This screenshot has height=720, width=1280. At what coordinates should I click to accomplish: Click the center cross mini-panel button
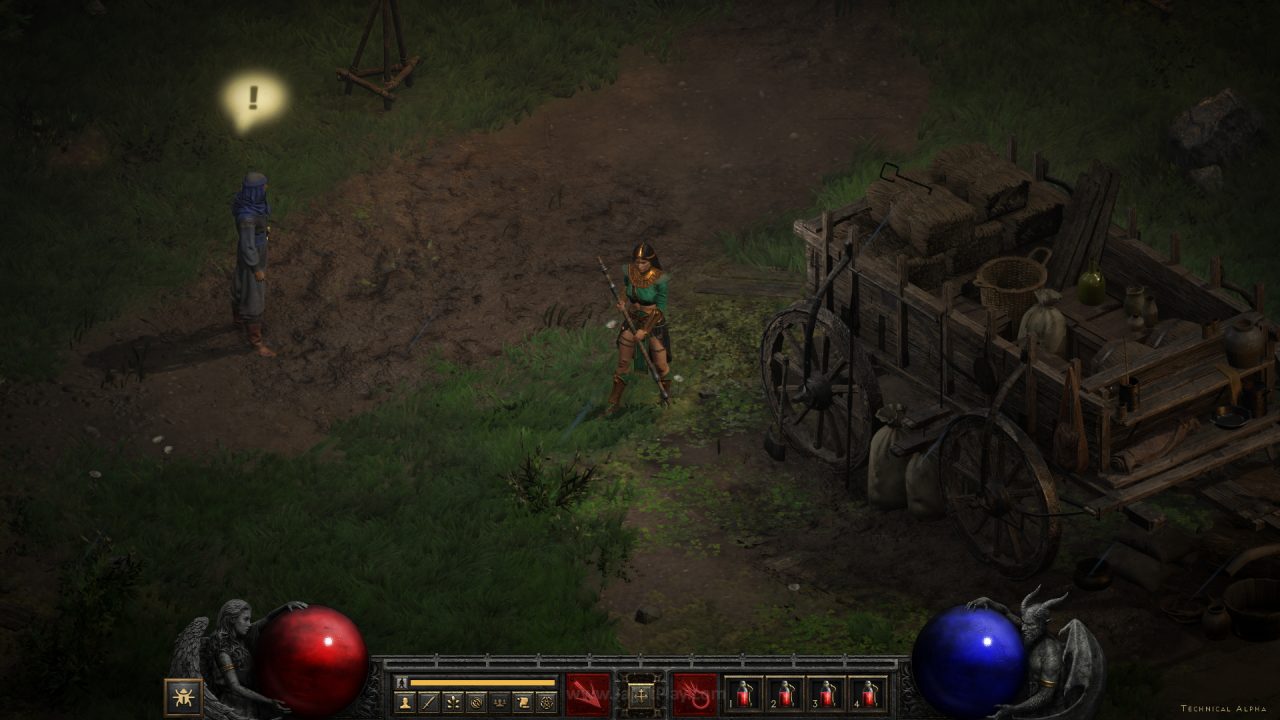(x=640, y=694)
